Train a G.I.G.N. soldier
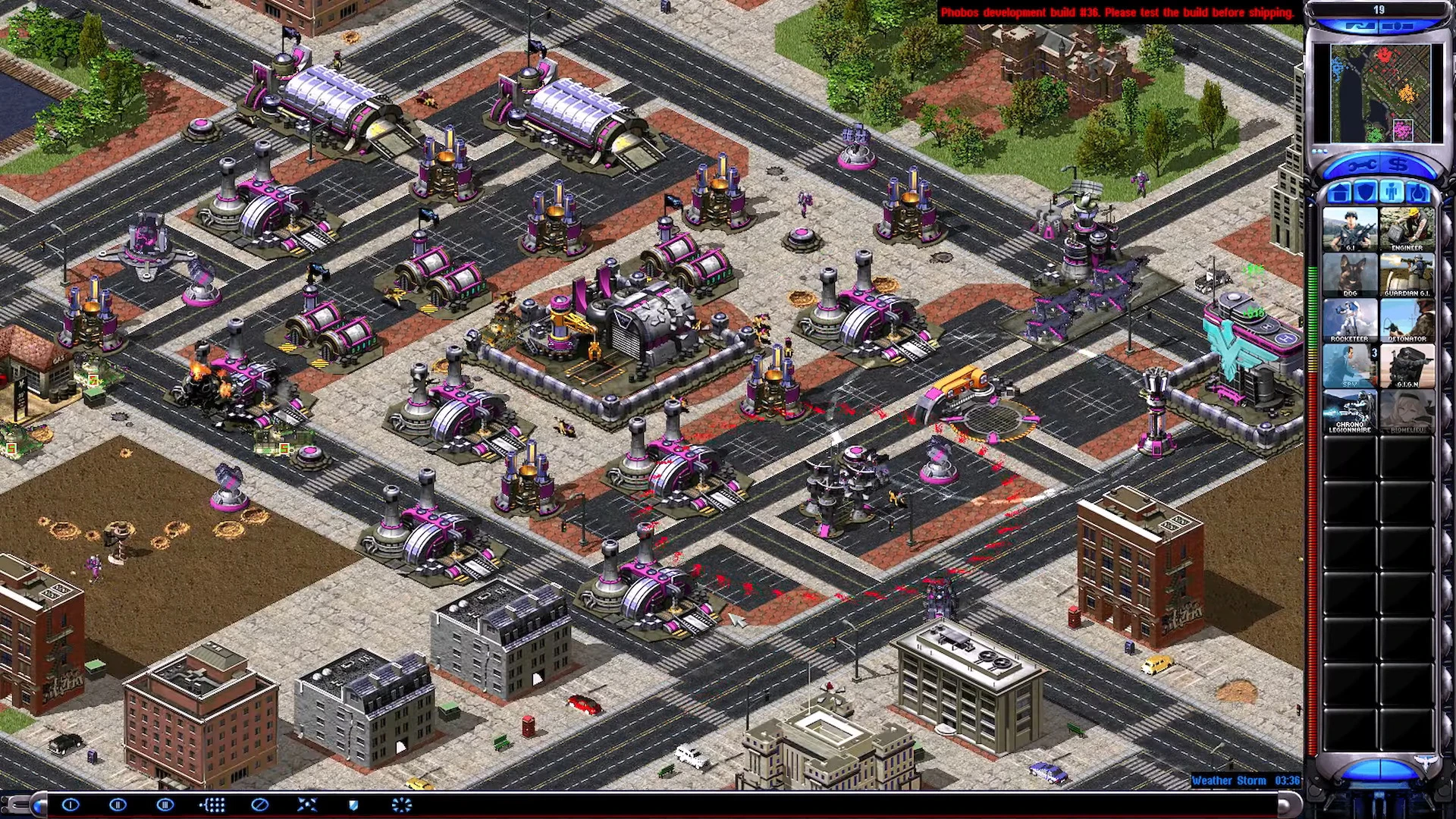This screenshot has width=1456, height=819. click(1407, 366)
